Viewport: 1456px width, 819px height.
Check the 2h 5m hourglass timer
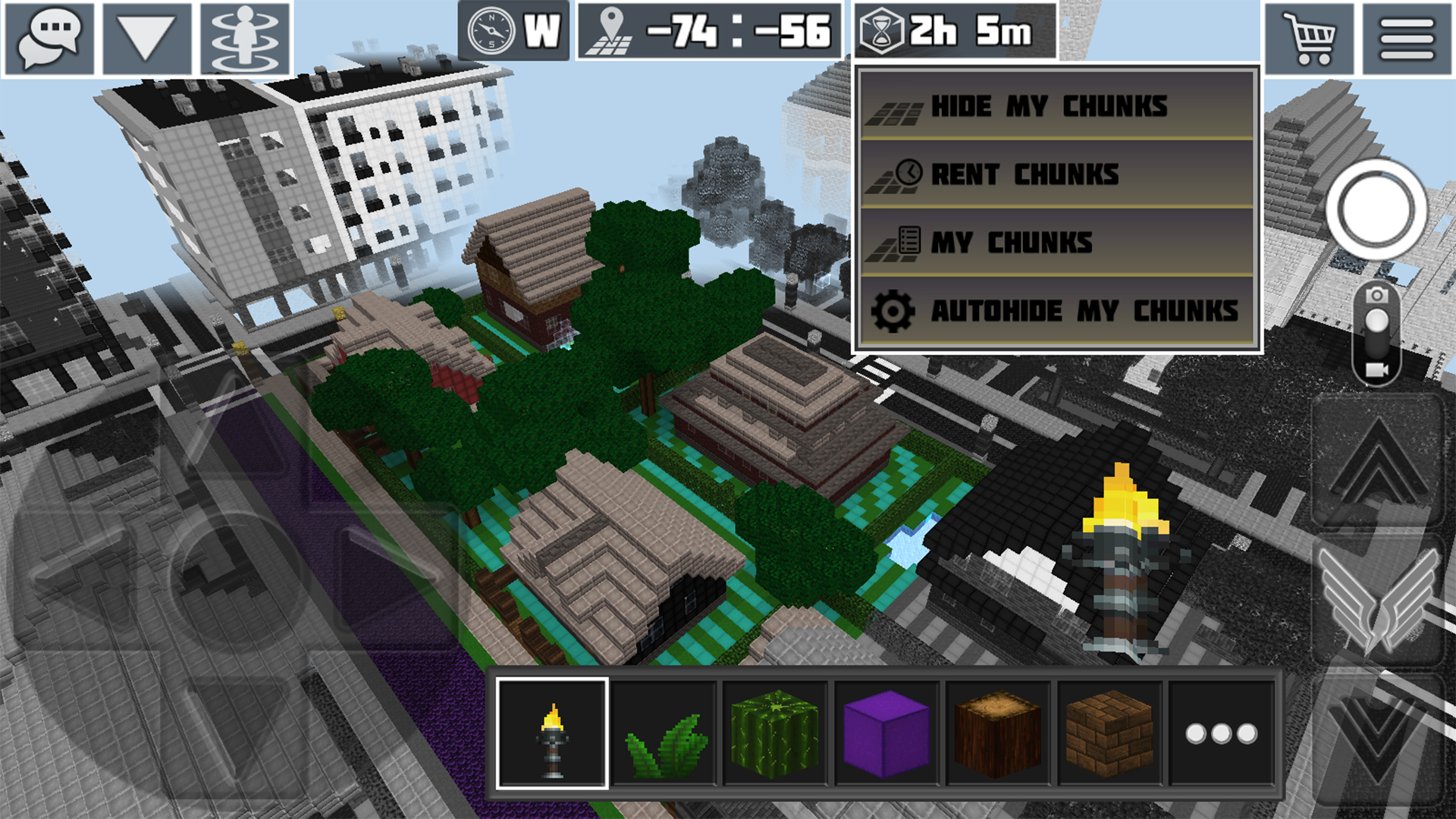click(944, 32)
